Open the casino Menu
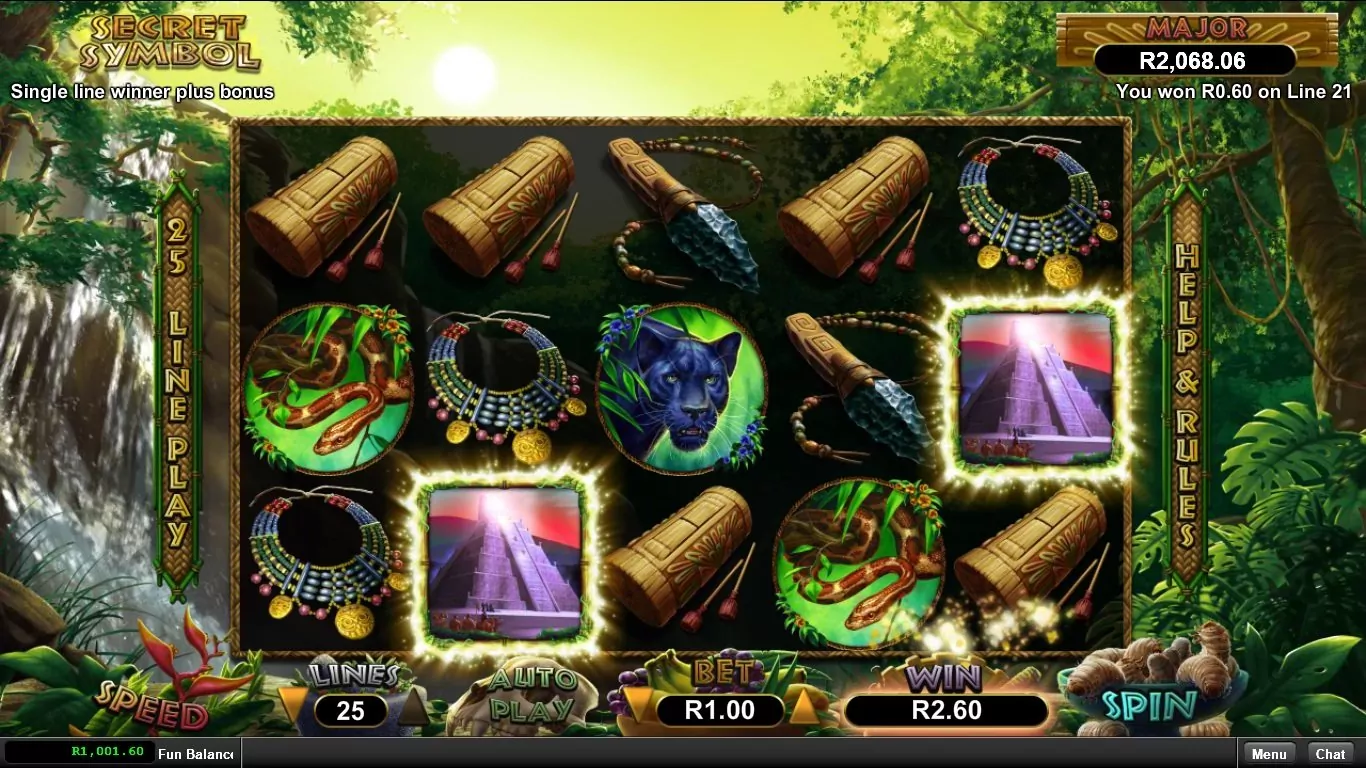The height and width of the screenshot is (768, 1366). [1268, 754]
